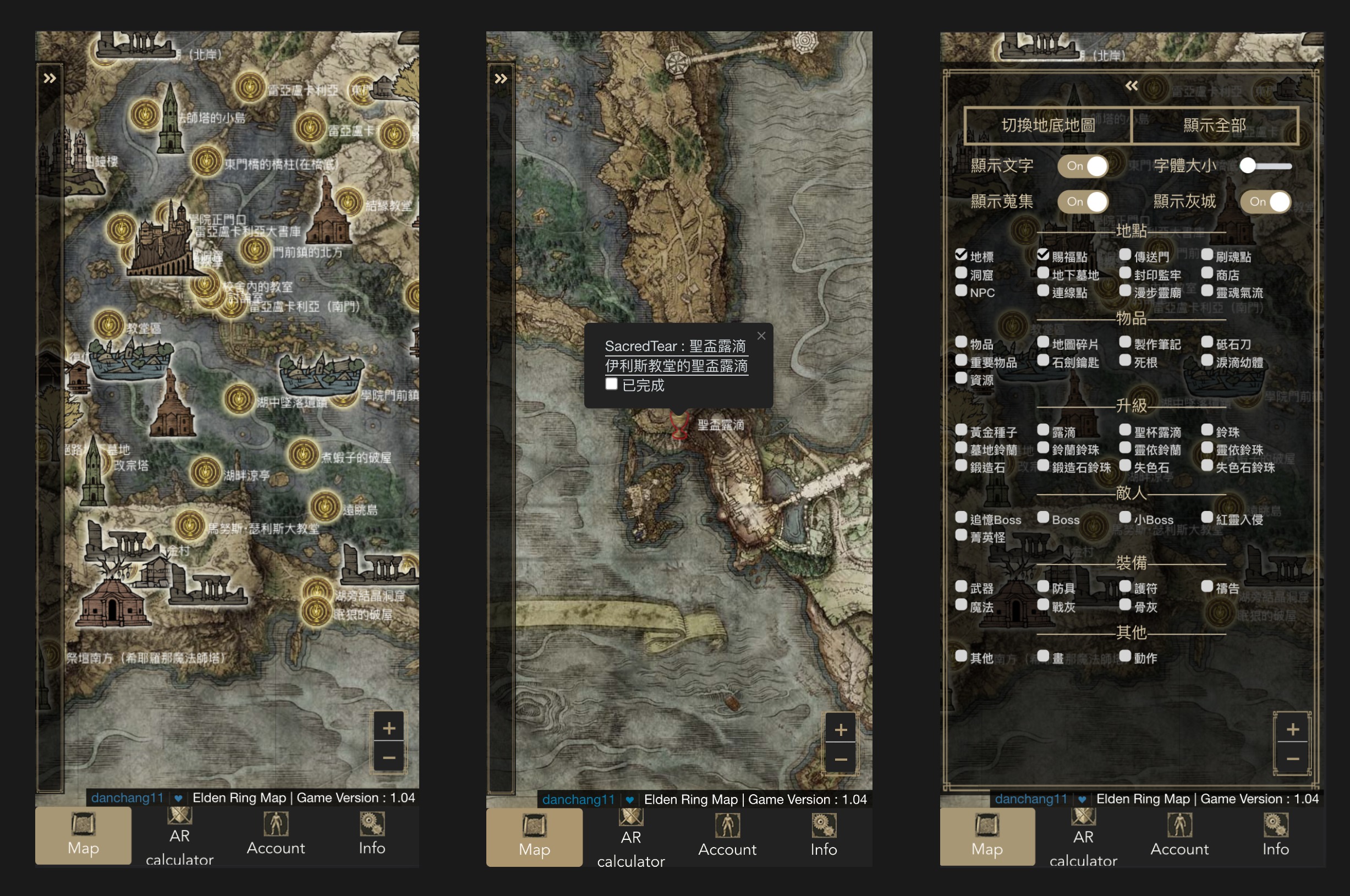Open the 伊利斯教堂的聖盃露滴 link
Screen dimensions: 1350x896
[678, 366]
